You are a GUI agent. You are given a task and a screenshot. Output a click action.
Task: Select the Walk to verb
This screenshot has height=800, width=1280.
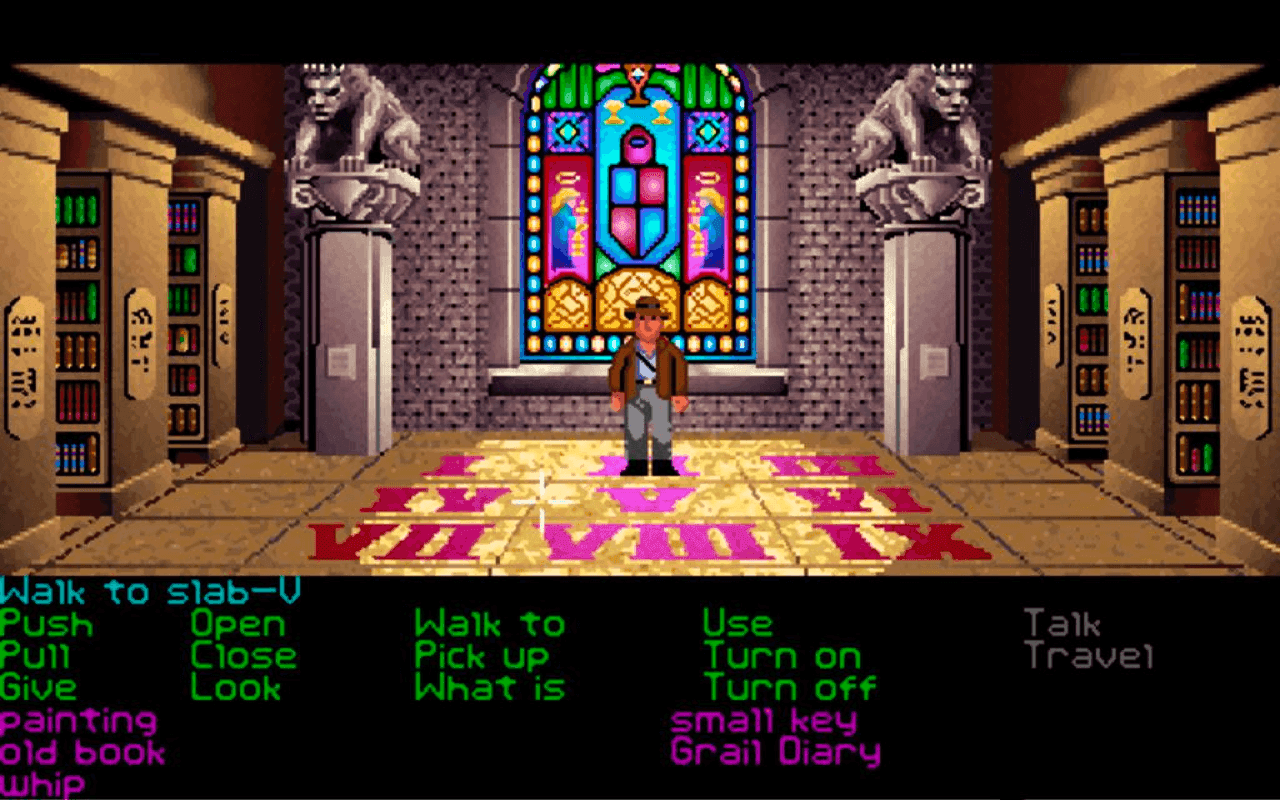[490, 623]
